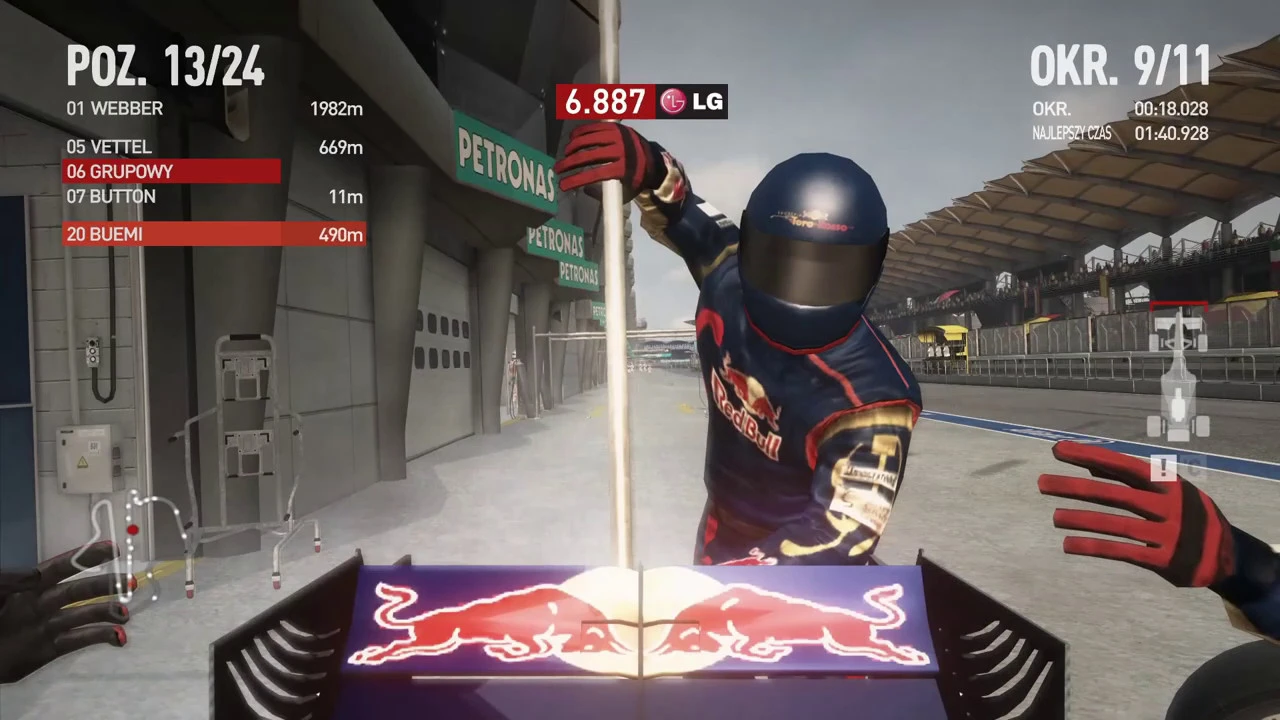
Task: Expand the POZ. 13/24 standings header
Action: click(165, 66)
